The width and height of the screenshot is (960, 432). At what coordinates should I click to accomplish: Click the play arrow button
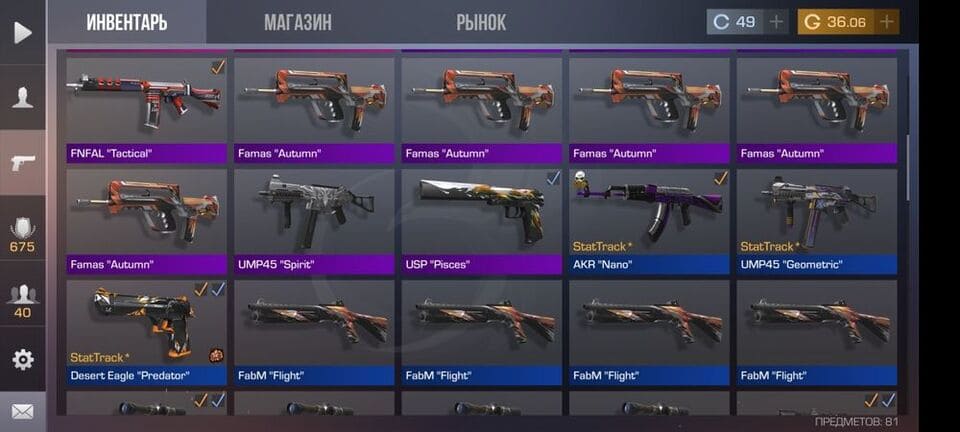coord(22,32)
